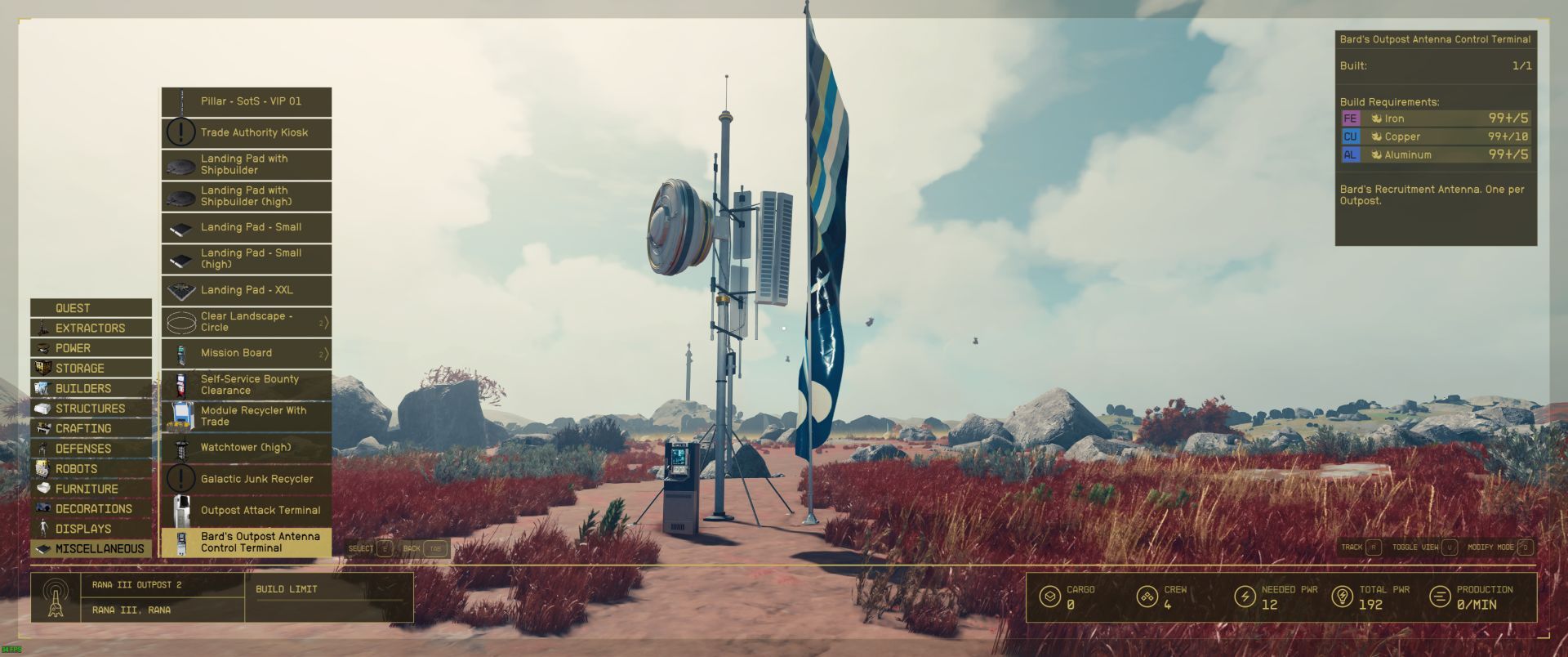Open the Decorations category

tap(90, 508)
